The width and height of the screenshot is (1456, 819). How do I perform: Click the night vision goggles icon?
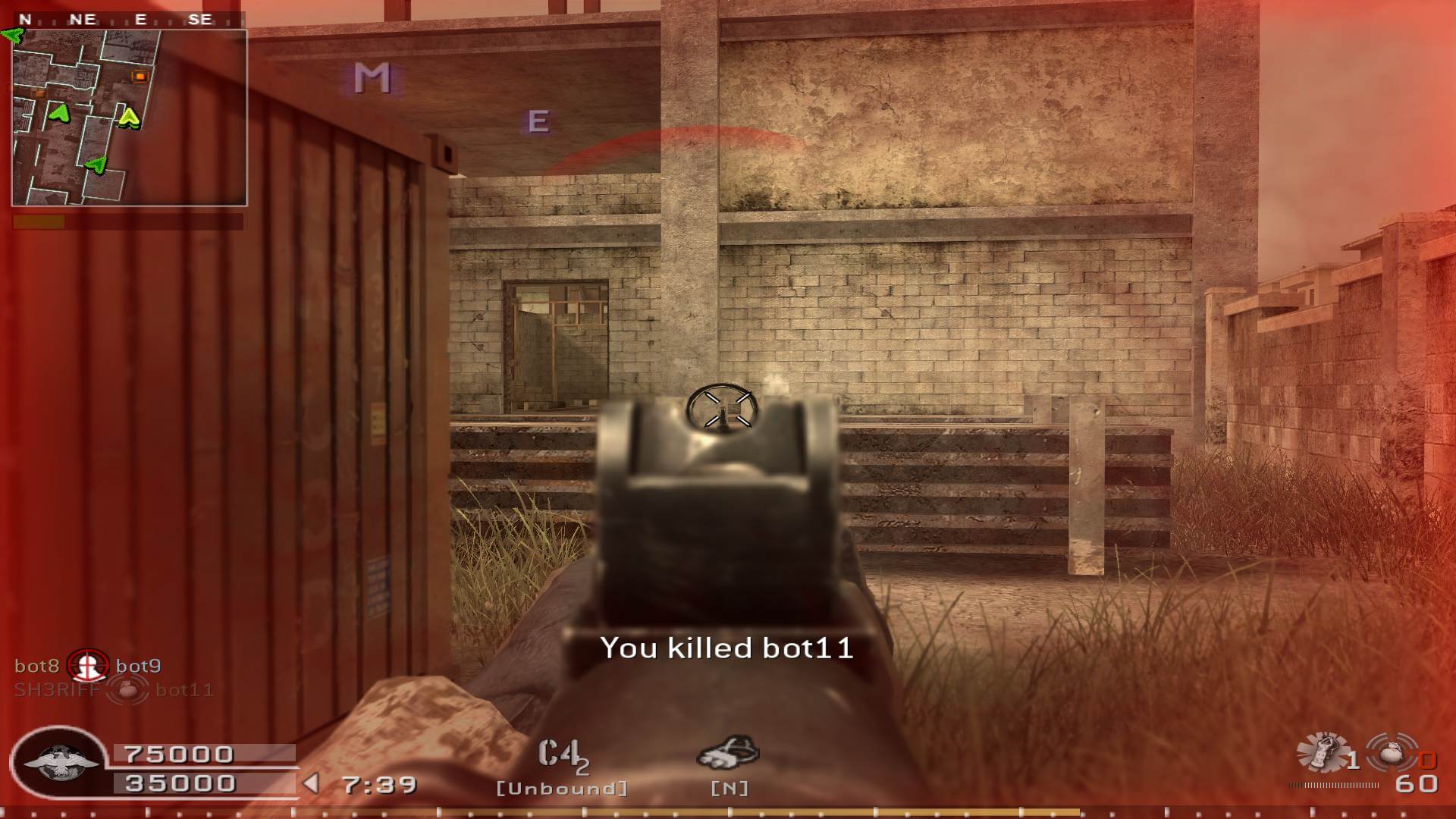point(727,752)
